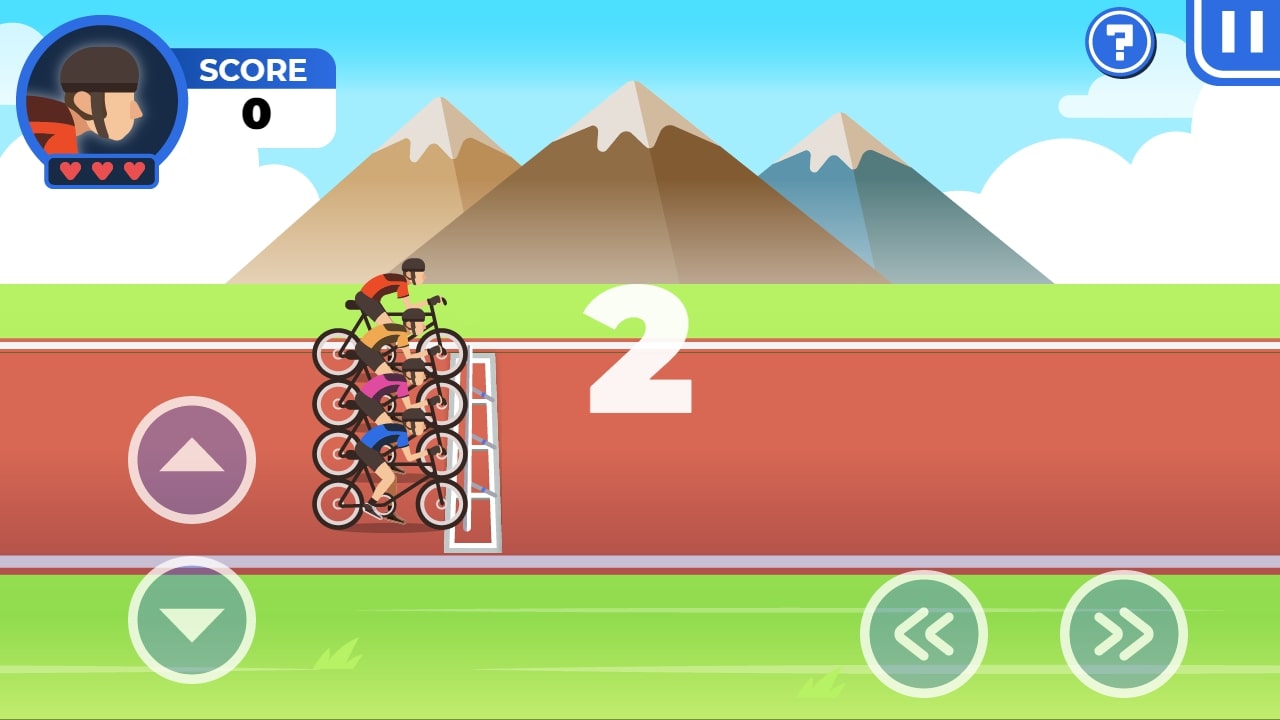Tap the up arrow lane button
The image size is (1280, 720).
click(192, 460)
